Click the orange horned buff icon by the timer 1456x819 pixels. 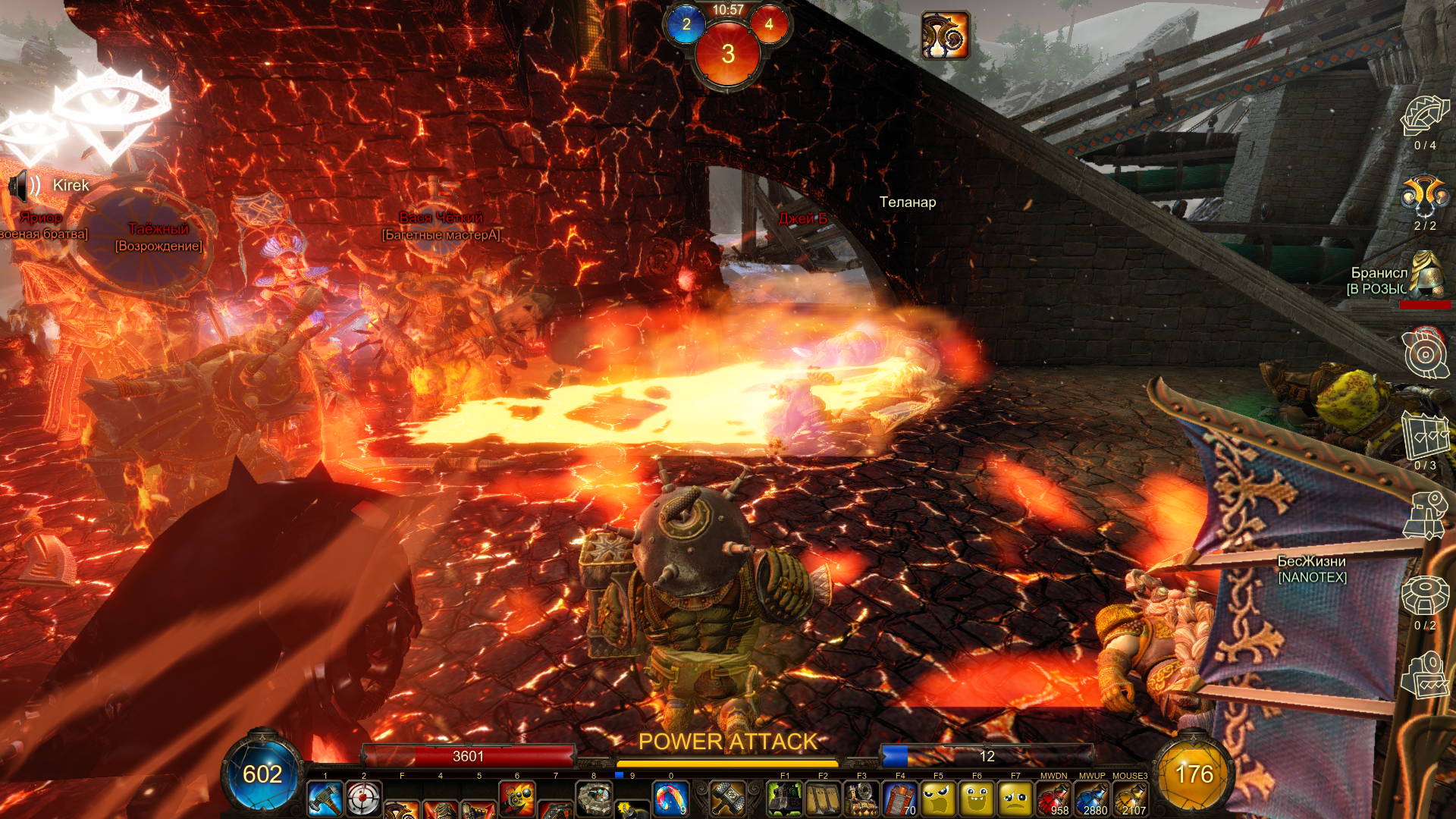(945, 35)
